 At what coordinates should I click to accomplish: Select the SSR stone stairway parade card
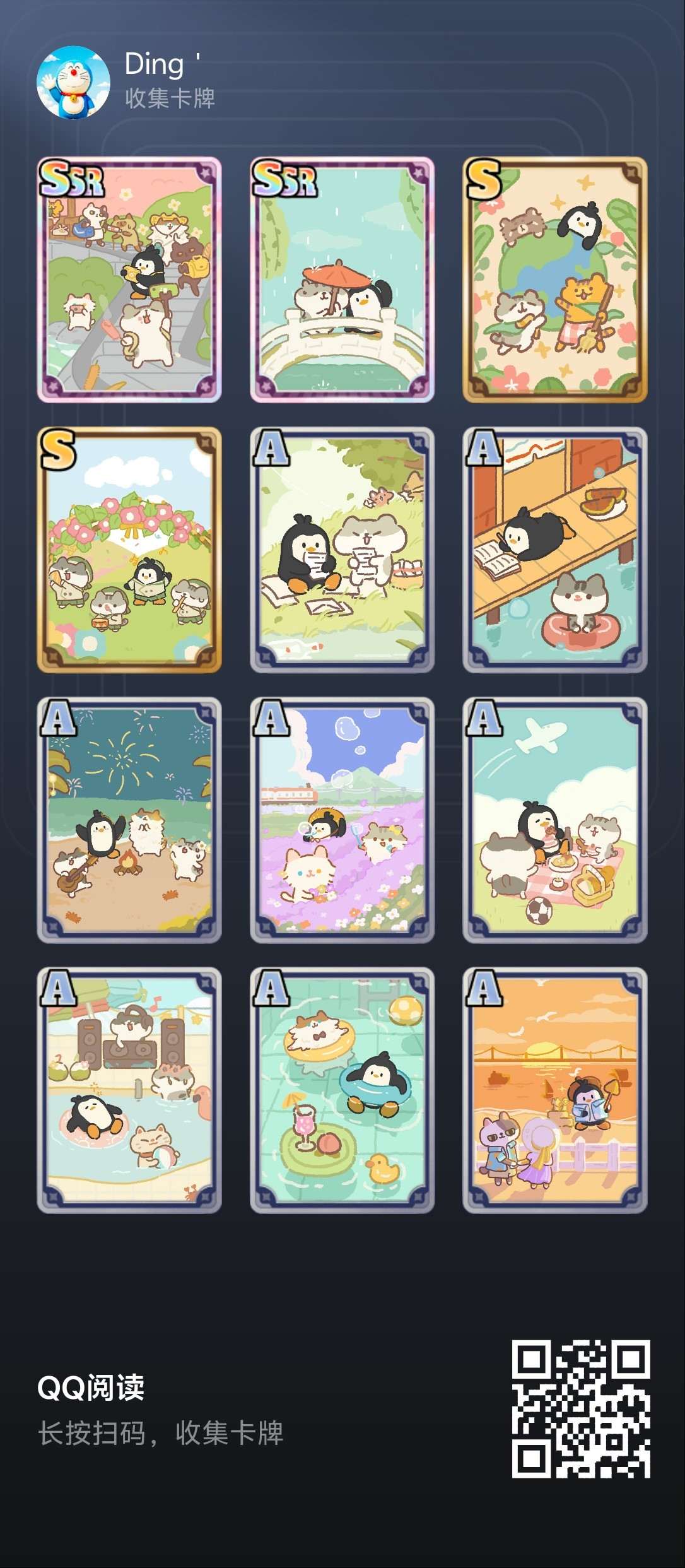click(x=129, y=280)
